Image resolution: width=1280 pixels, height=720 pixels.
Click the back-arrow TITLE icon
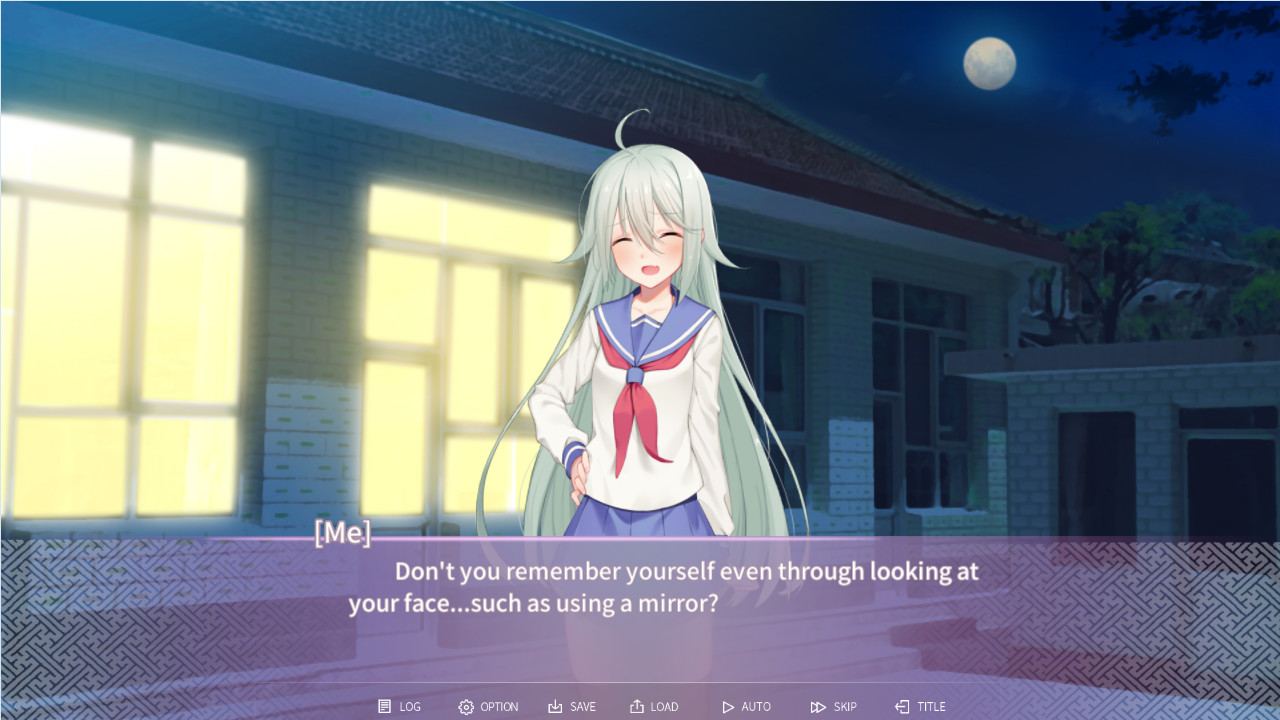(x=901, y=706)
